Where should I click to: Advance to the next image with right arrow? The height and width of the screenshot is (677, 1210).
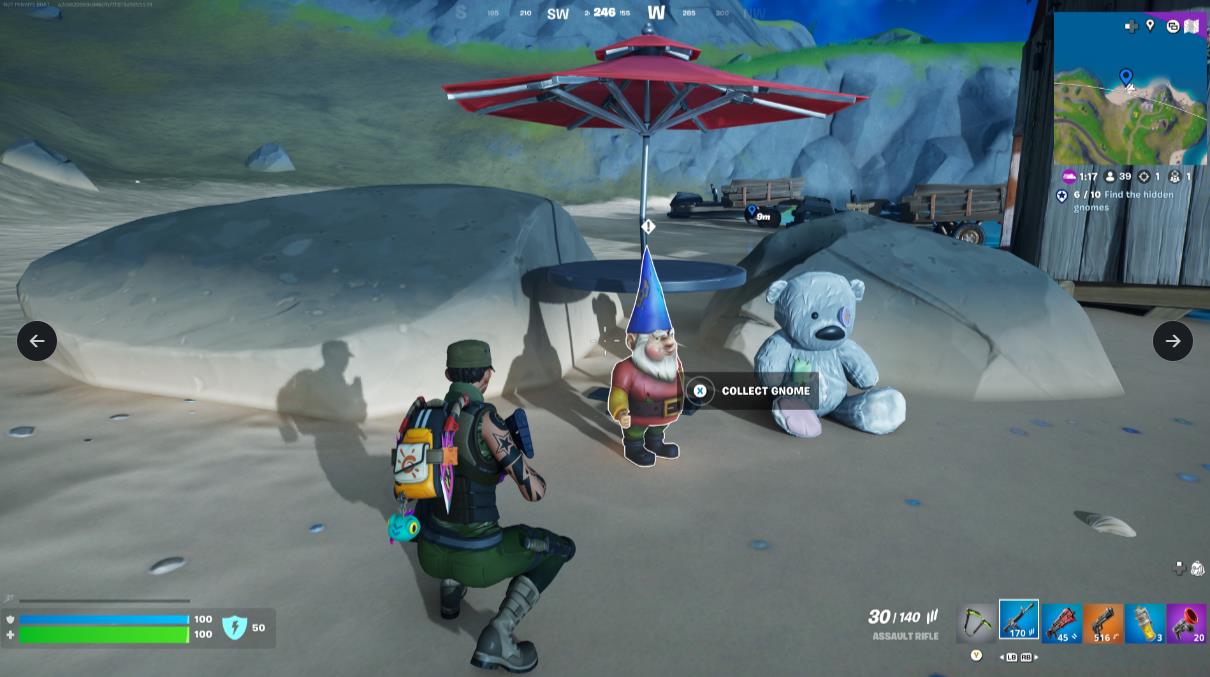coord(1172,341)
